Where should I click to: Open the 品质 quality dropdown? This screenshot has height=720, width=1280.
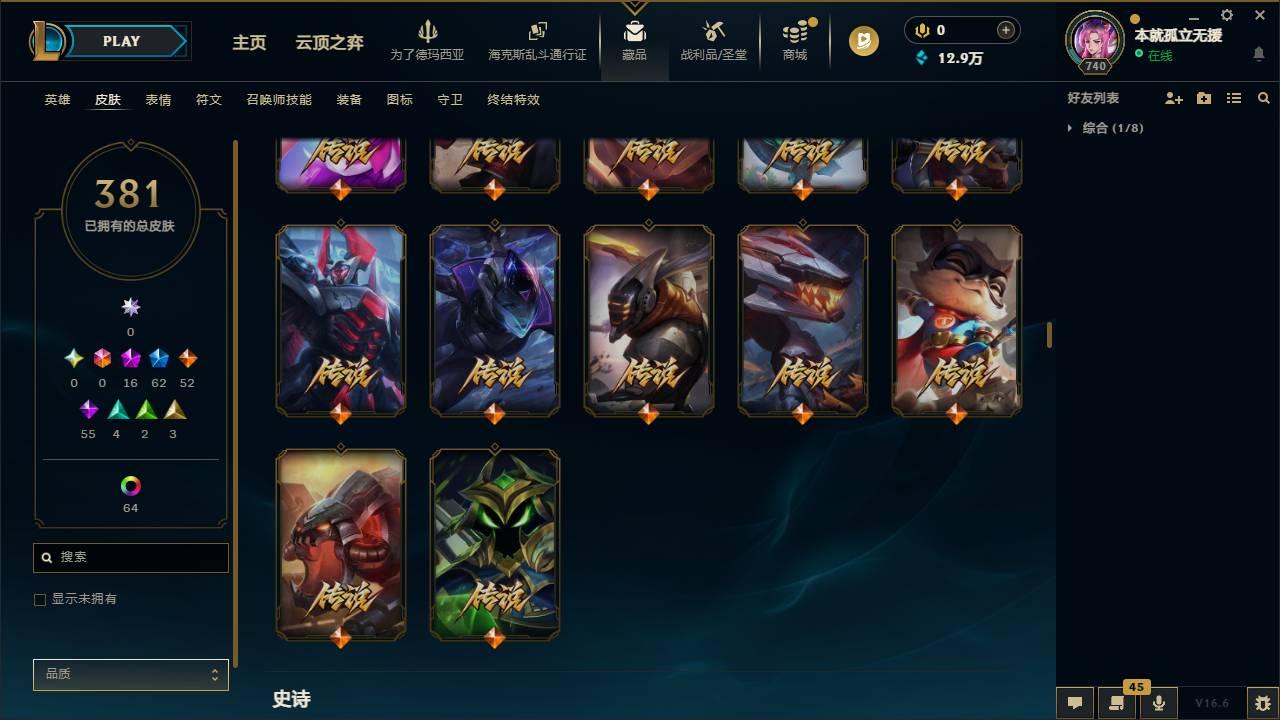tap(130, 674)
